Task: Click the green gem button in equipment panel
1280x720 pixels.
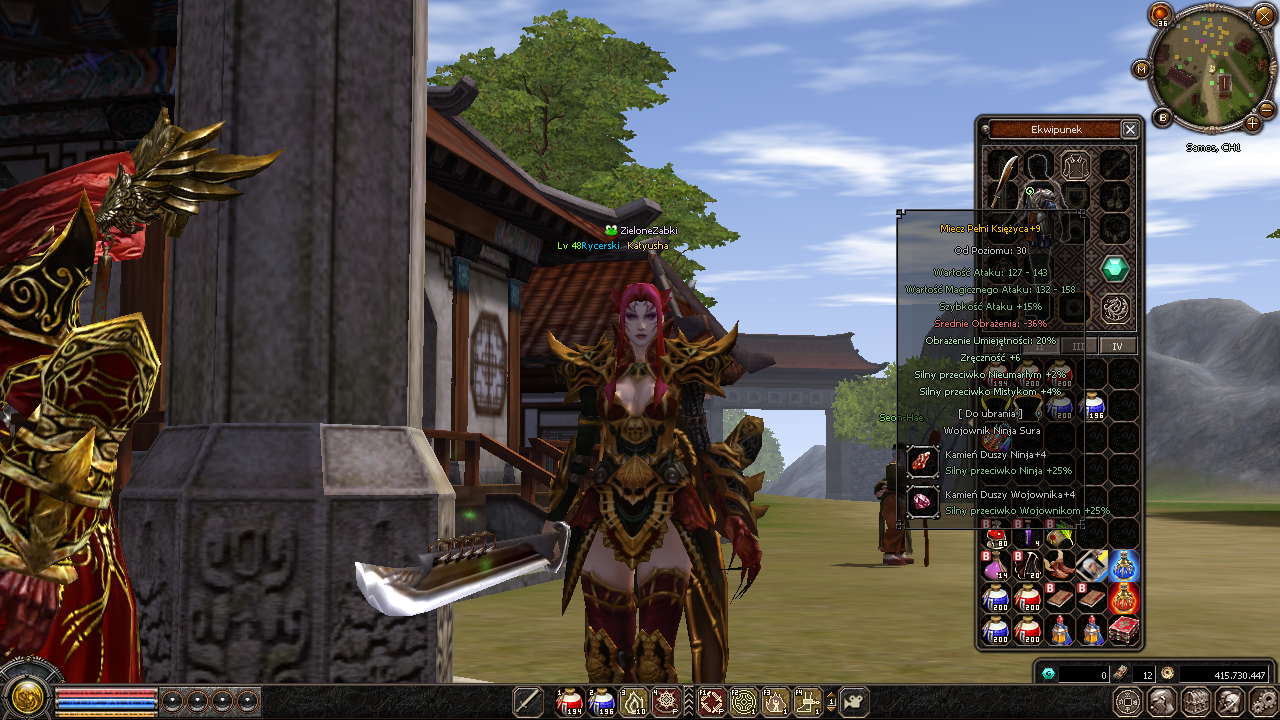Action: click(x=1115, y=268)
